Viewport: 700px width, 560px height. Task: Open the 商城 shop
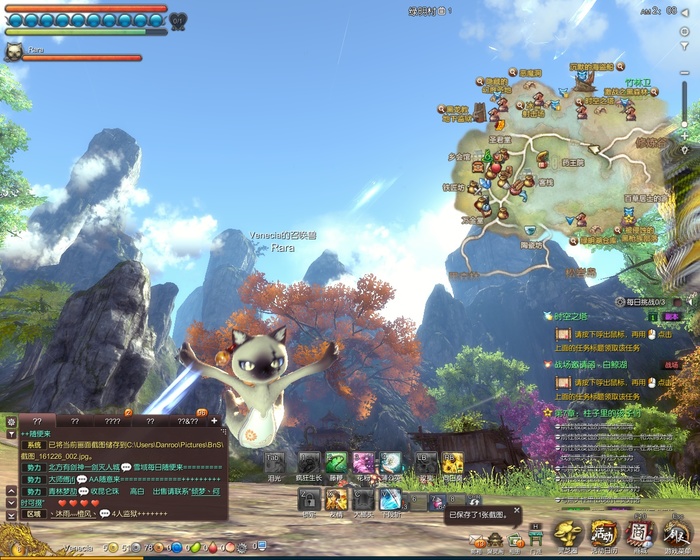[x=638, y=535]
